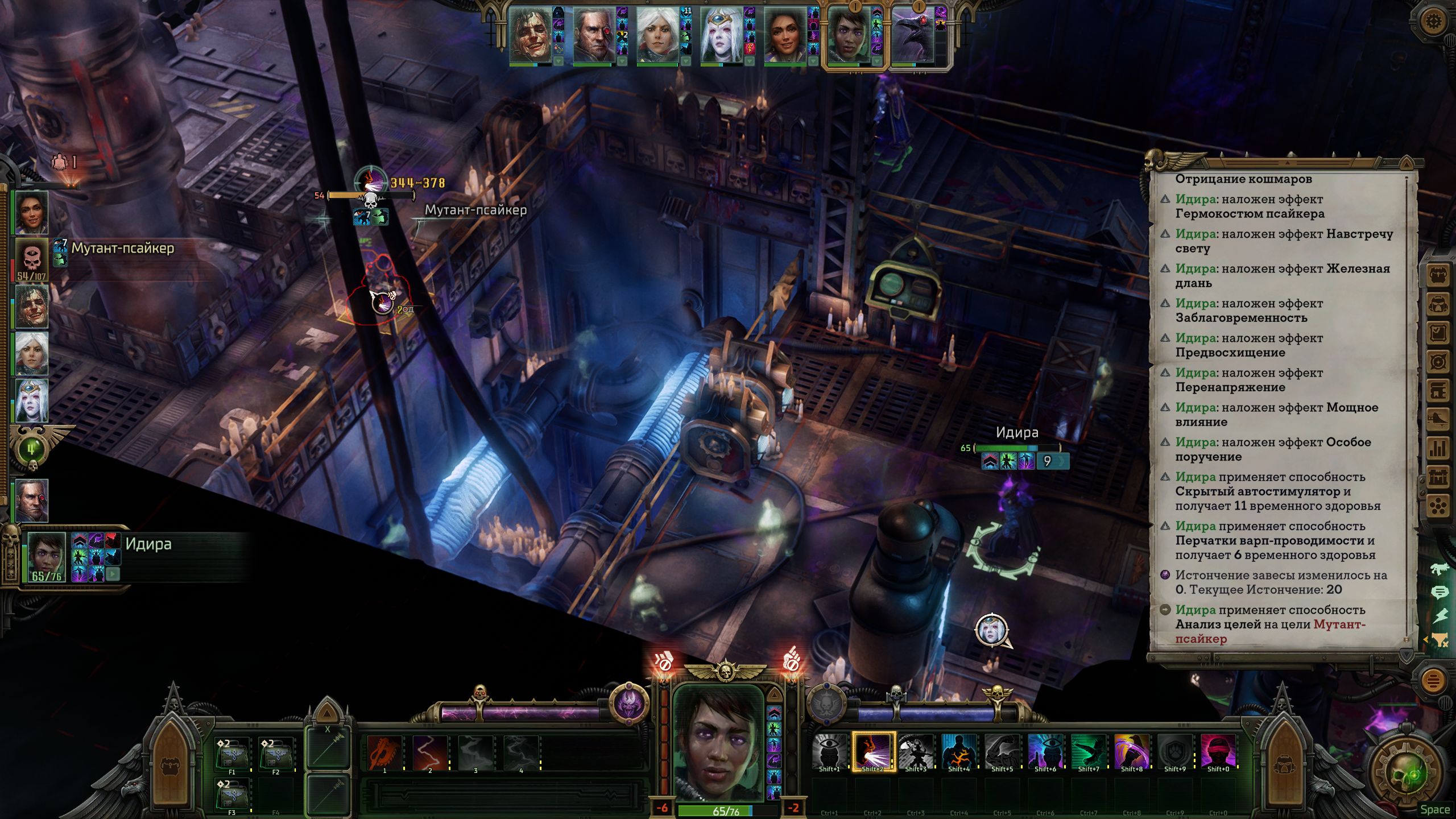Use the red blindfold ability

(x=1218, y=751)
